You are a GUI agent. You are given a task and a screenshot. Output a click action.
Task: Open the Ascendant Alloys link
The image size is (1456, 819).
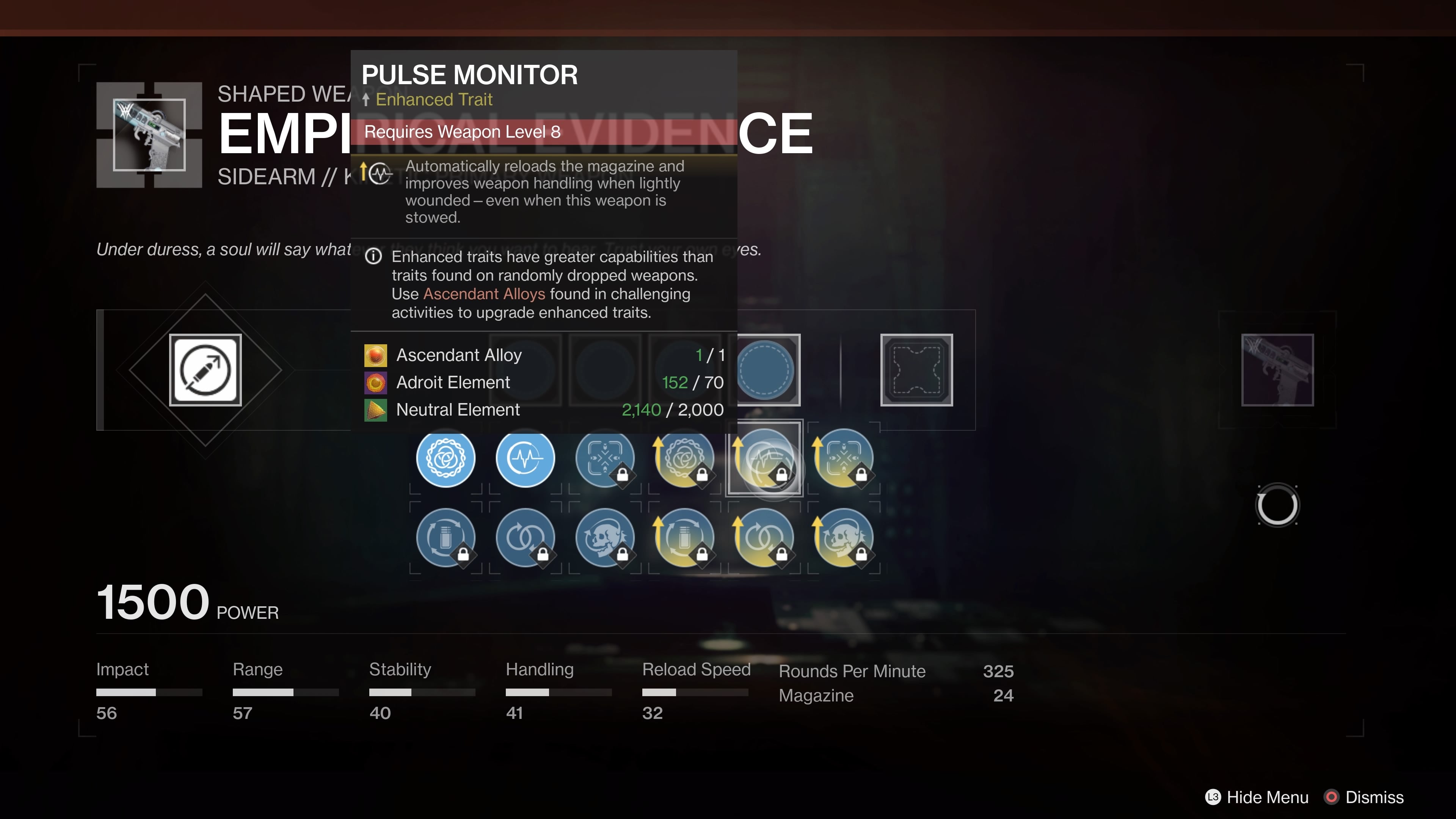[x=485, y=294]
